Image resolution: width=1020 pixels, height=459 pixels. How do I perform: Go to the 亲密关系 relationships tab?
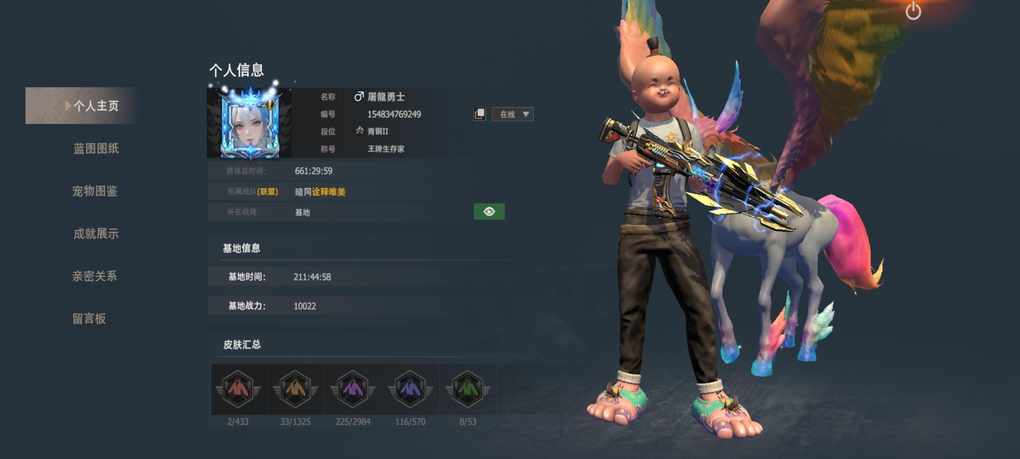coord(94,276)
